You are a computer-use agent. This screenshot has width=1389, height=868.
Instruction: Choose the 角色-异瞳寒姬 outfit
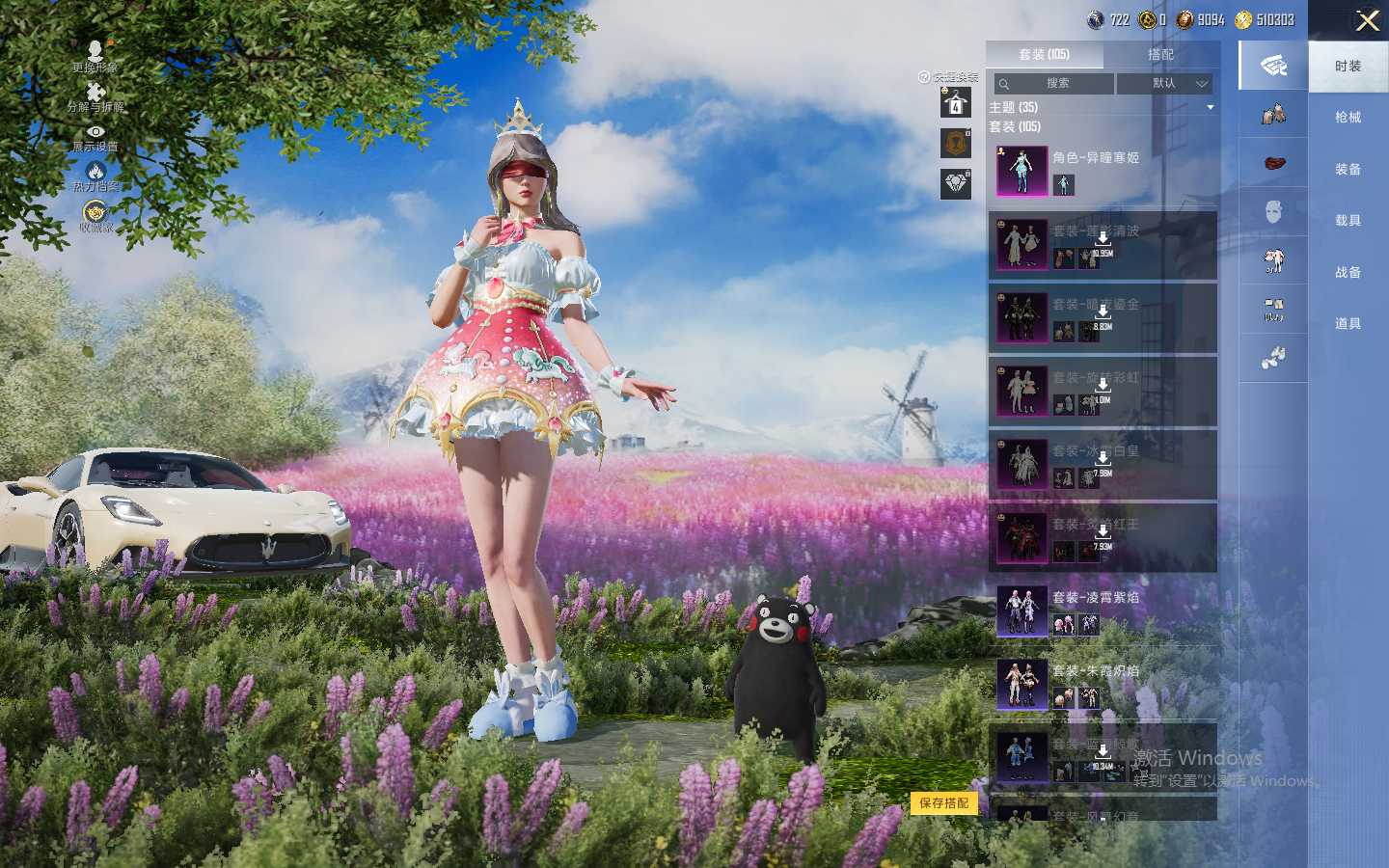click(x=1102, y=171)
